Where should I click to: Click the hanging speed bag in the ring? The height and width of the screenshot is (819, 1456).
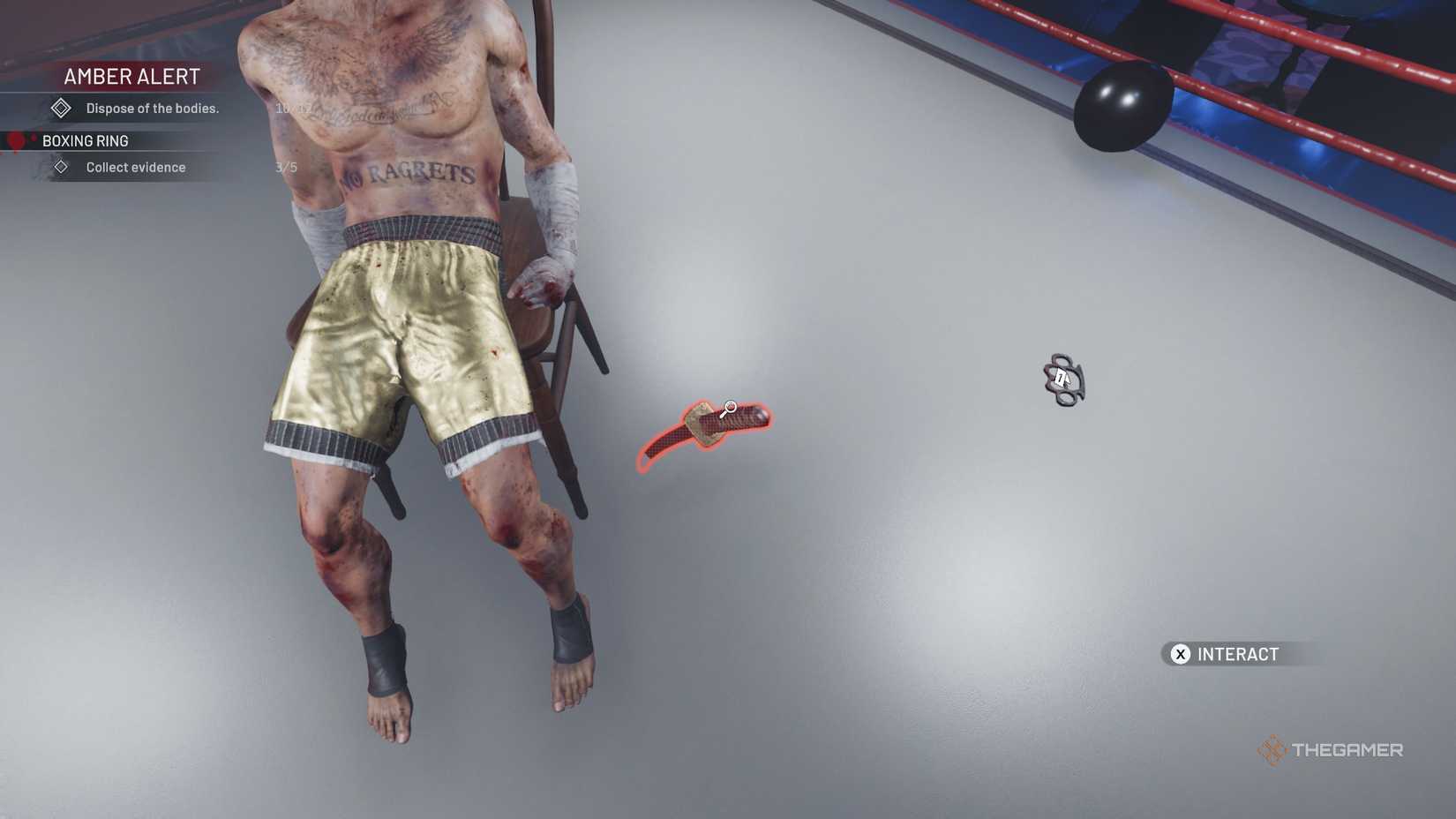1122,109
